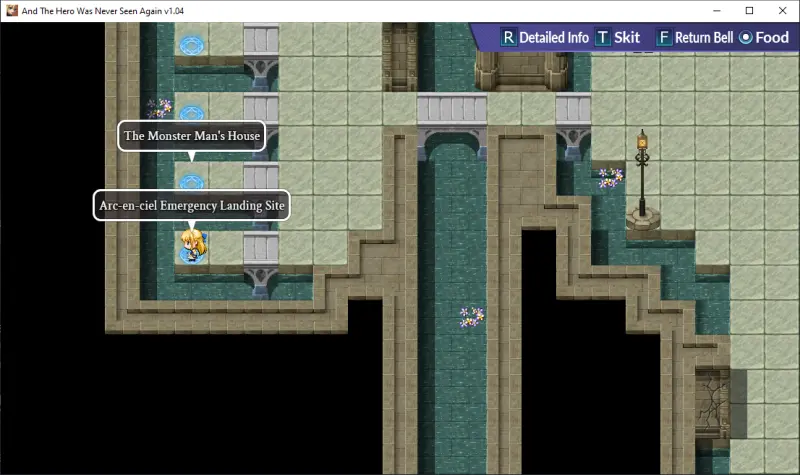Open the Food menu
800x475 pixels.
point(764,38)
